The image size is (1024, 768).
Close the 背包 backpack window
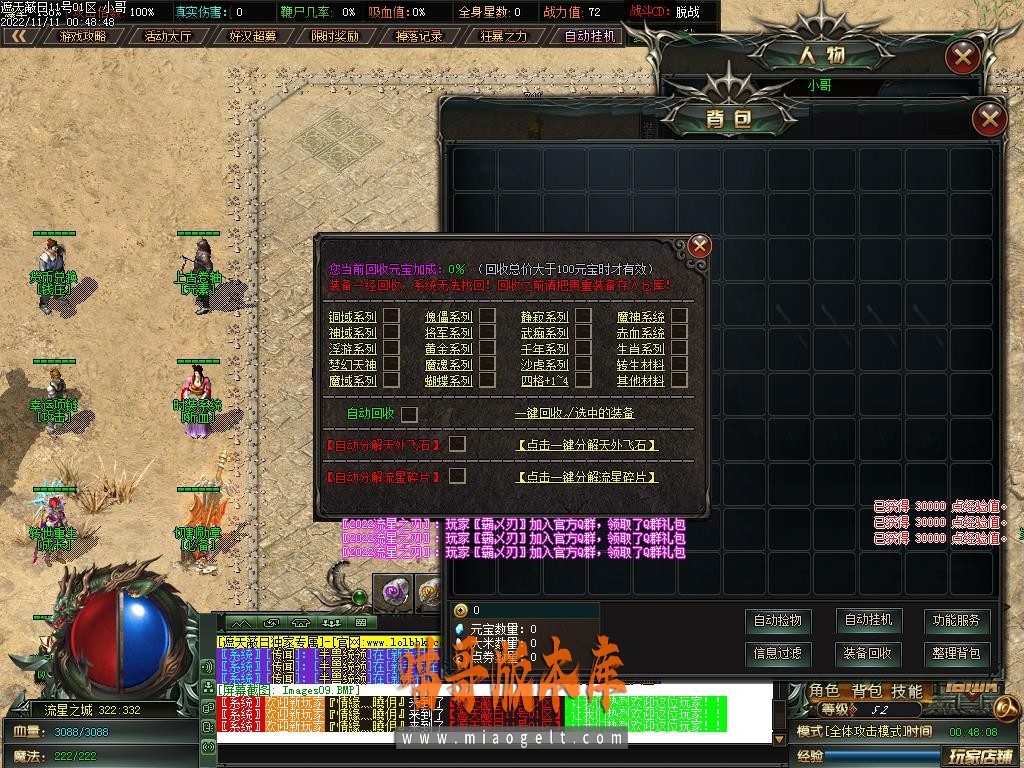click(x=989, y=120)
